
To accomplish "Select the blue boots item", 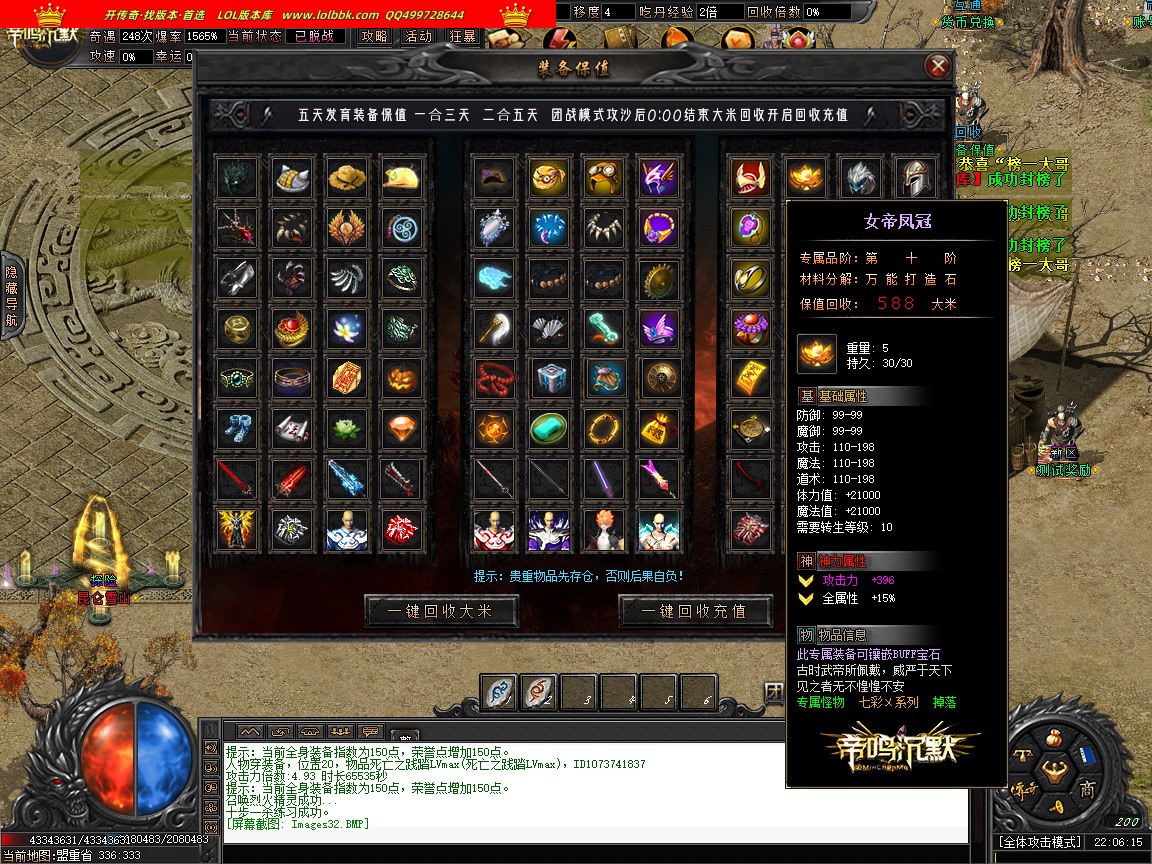I will (x=238, y=428).
